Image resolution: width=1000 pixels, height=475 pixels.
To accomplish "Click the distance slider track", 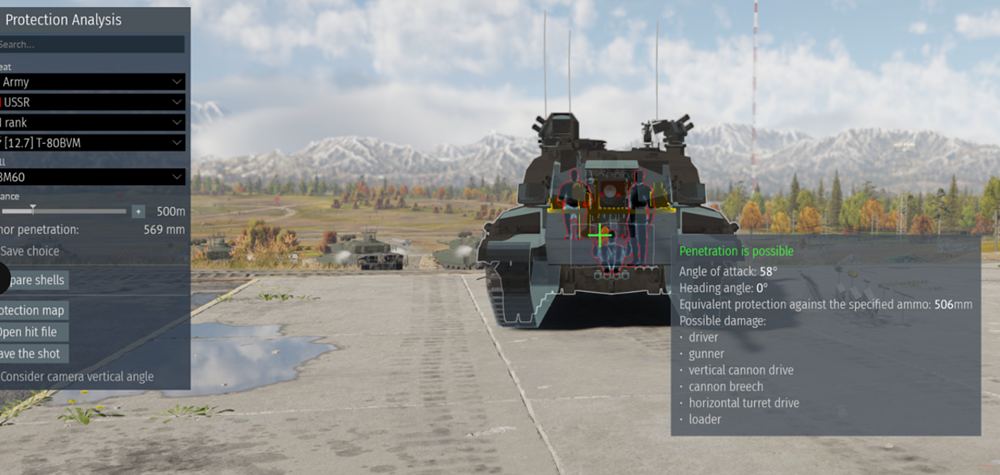I will (x=64, y=211).
